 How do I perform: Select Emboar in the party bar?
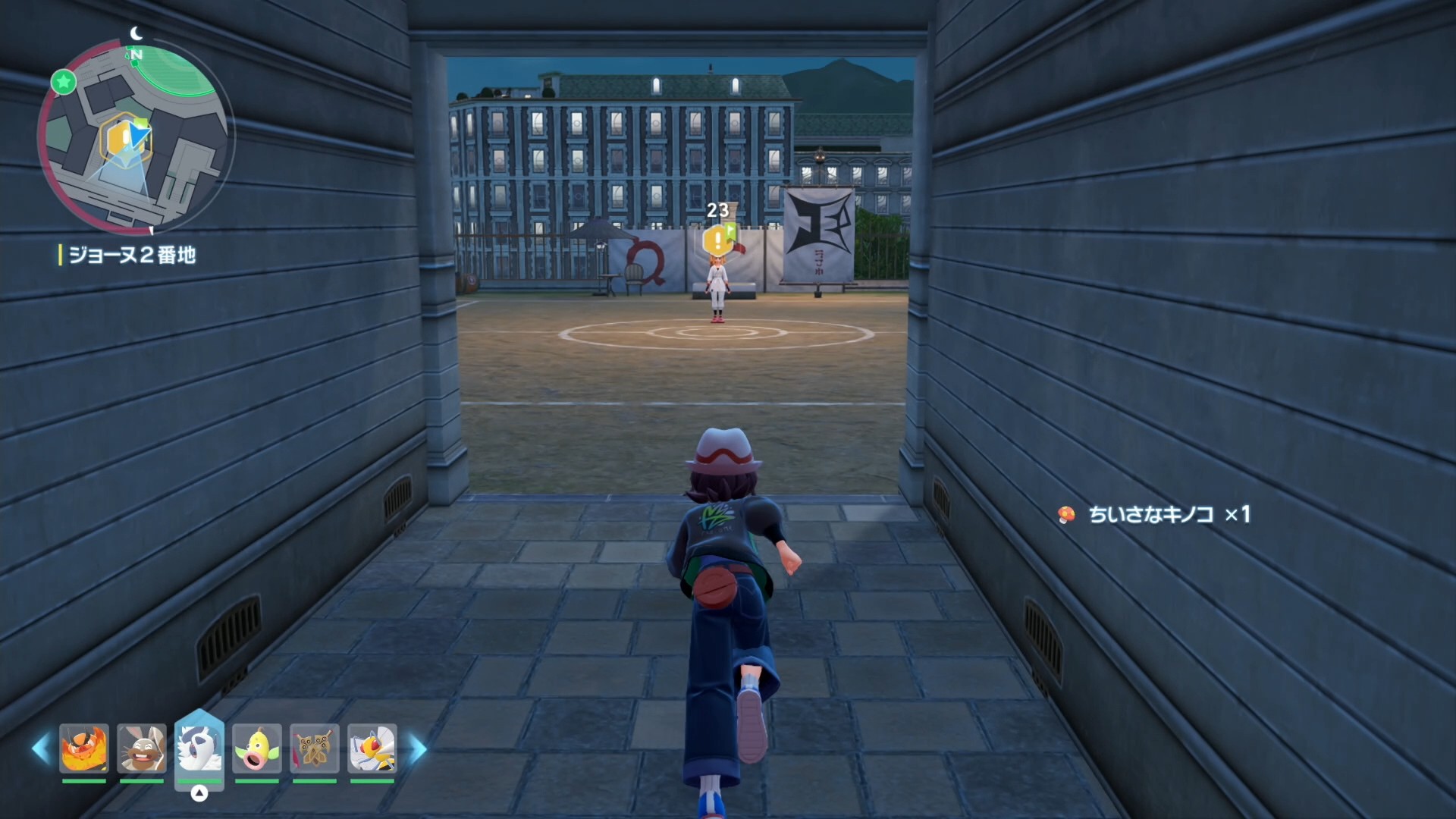point(84,748)
